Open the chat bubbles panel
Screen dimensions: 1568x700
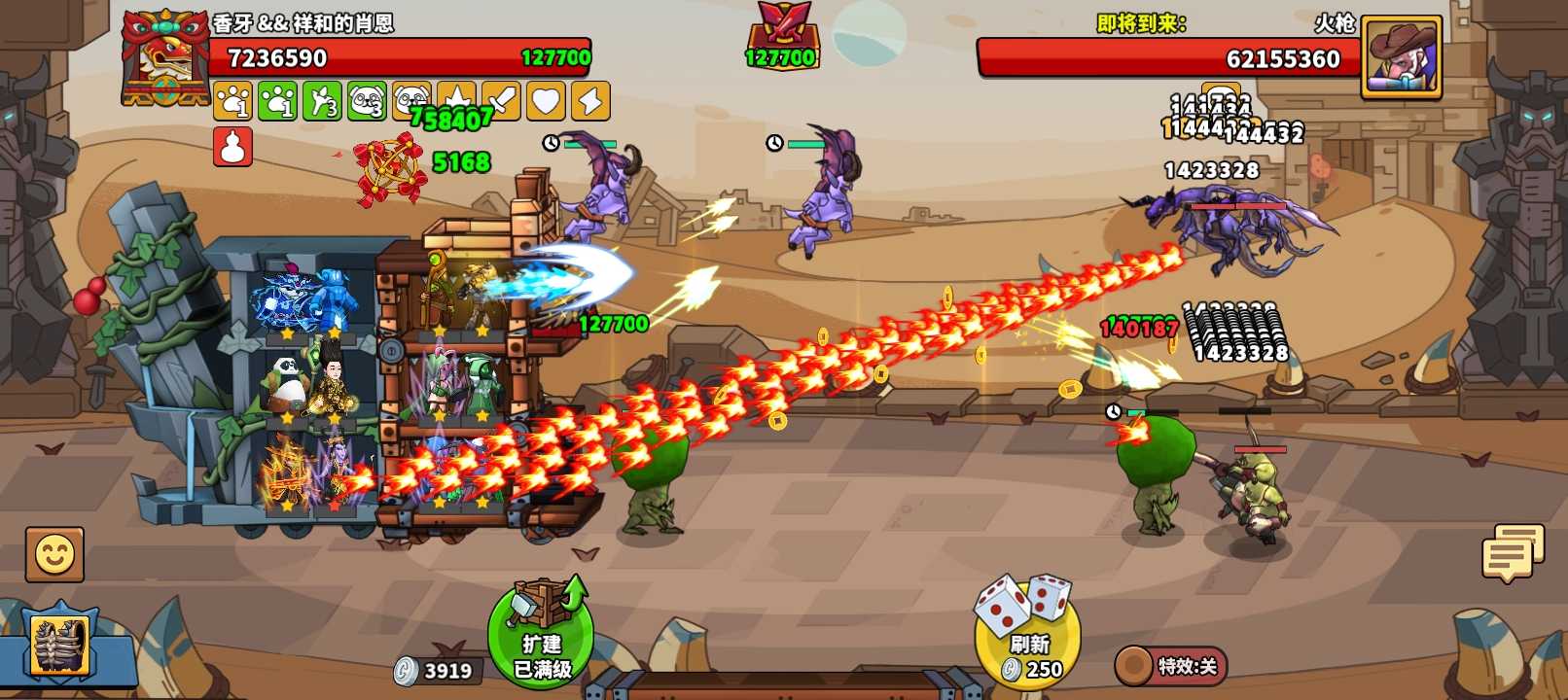tap(1513, 553)
